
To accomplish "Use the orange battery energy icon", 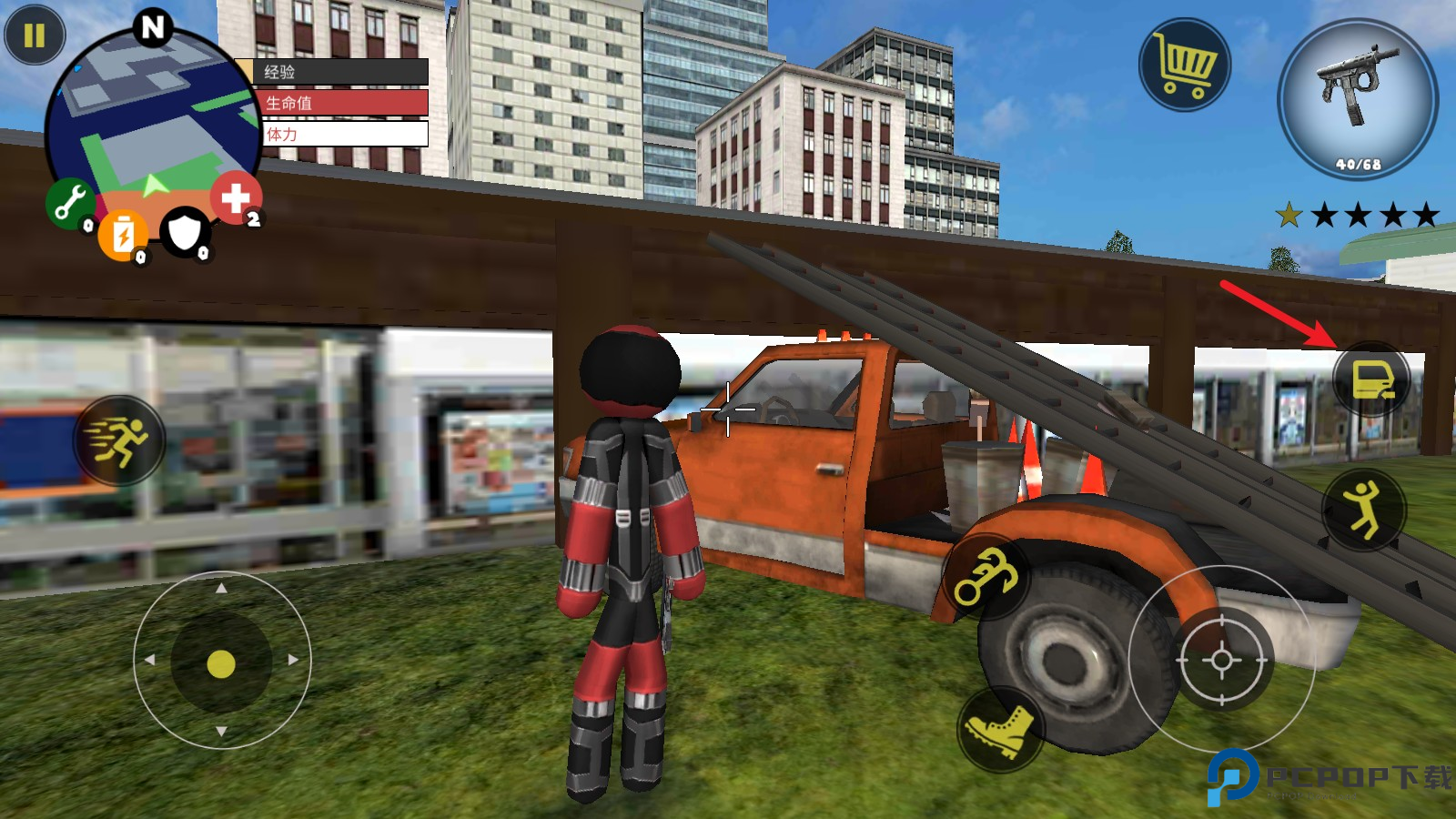I will click(123, 235).
